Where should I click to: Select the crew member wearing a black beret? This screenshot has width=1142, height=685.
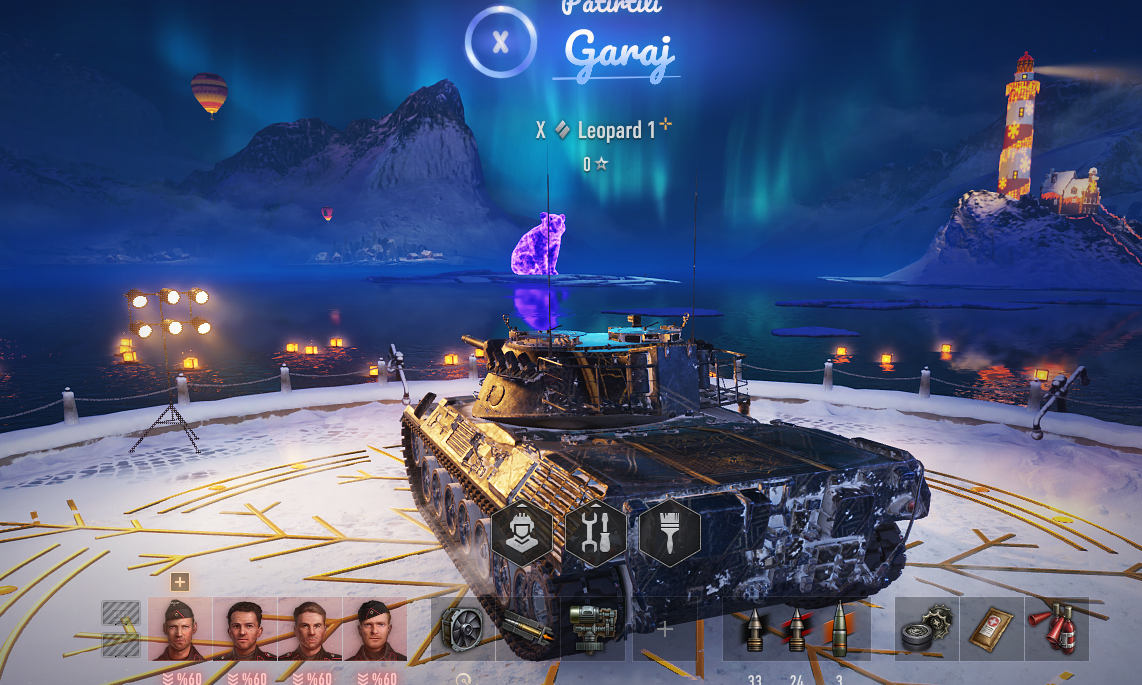pyautogui.click(x=375, y=630)
